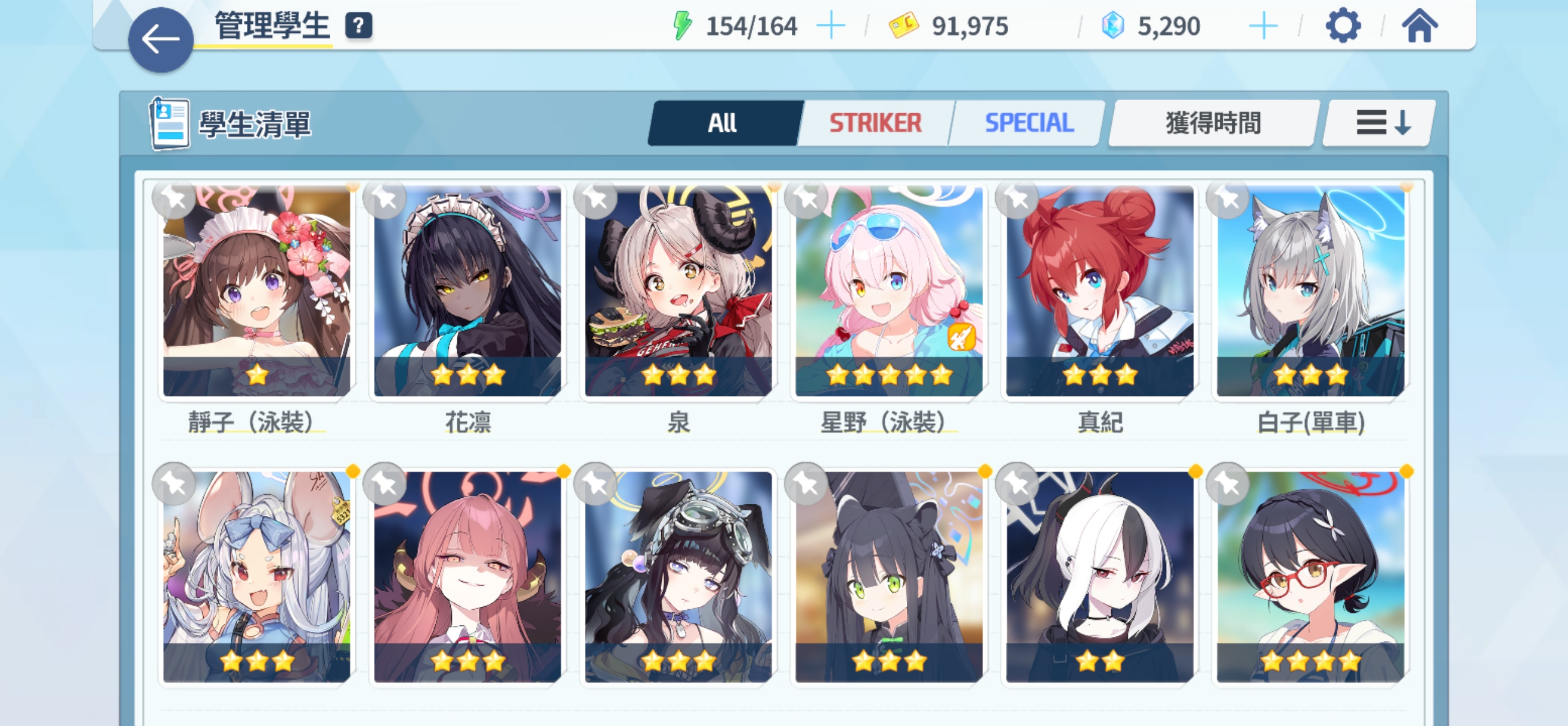Open the 獲得時間 sort dropdown
The image size is (1568, 726).
1213,123
